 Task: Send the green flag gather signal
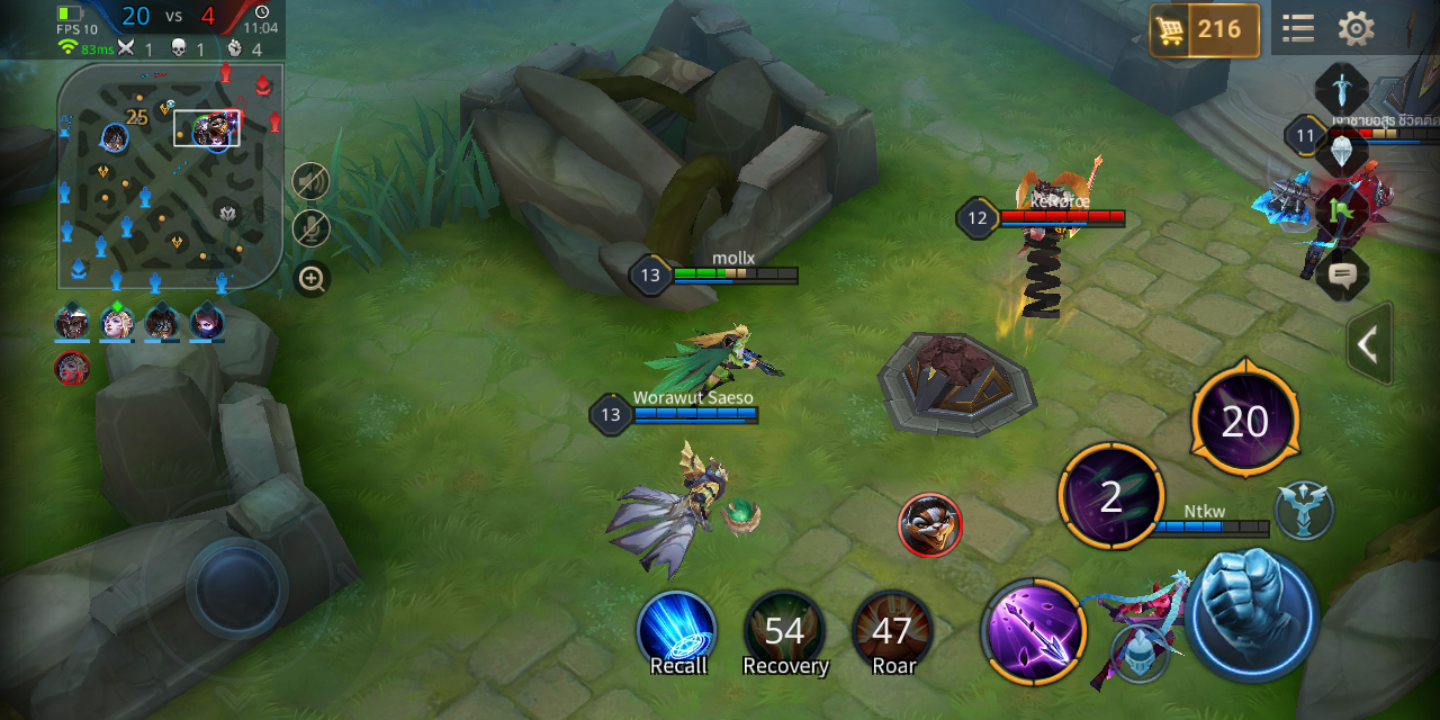click(1341, 210)
